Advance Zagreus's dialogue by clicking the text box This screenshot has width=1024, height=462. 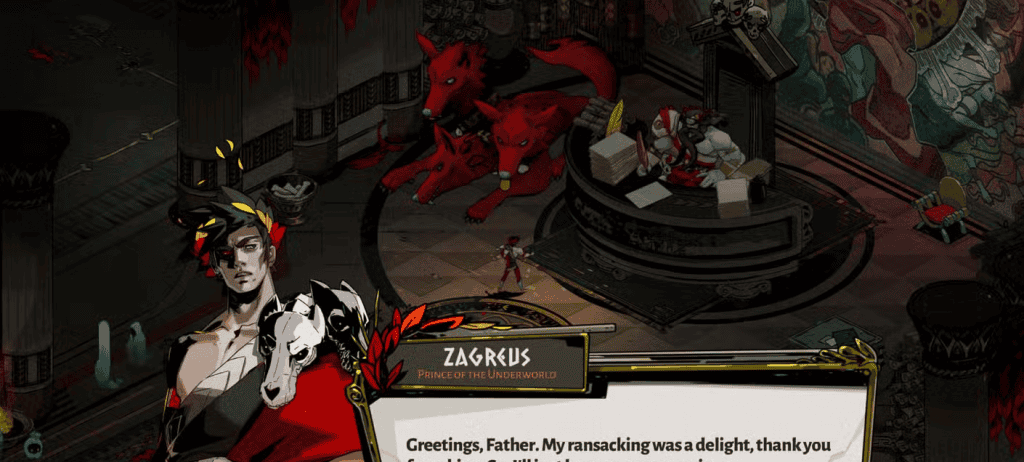point(620,432)
